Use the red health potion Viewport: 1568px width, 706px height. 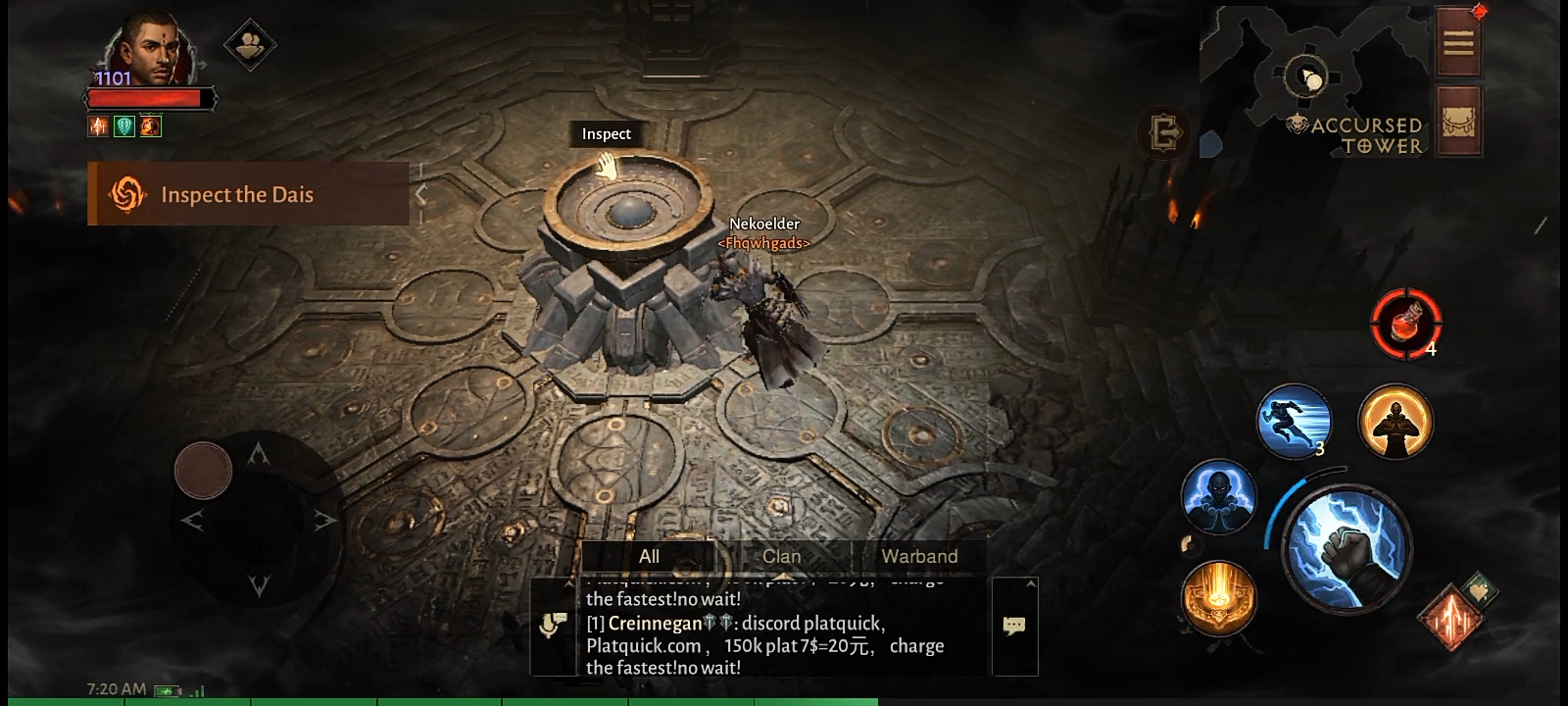pyautogui.click(x=1405, y=323)
